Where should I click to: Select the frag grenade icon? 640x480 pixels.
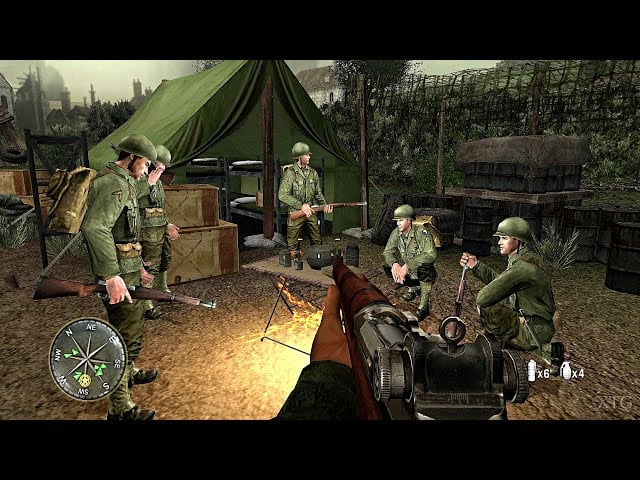(566, 371)
